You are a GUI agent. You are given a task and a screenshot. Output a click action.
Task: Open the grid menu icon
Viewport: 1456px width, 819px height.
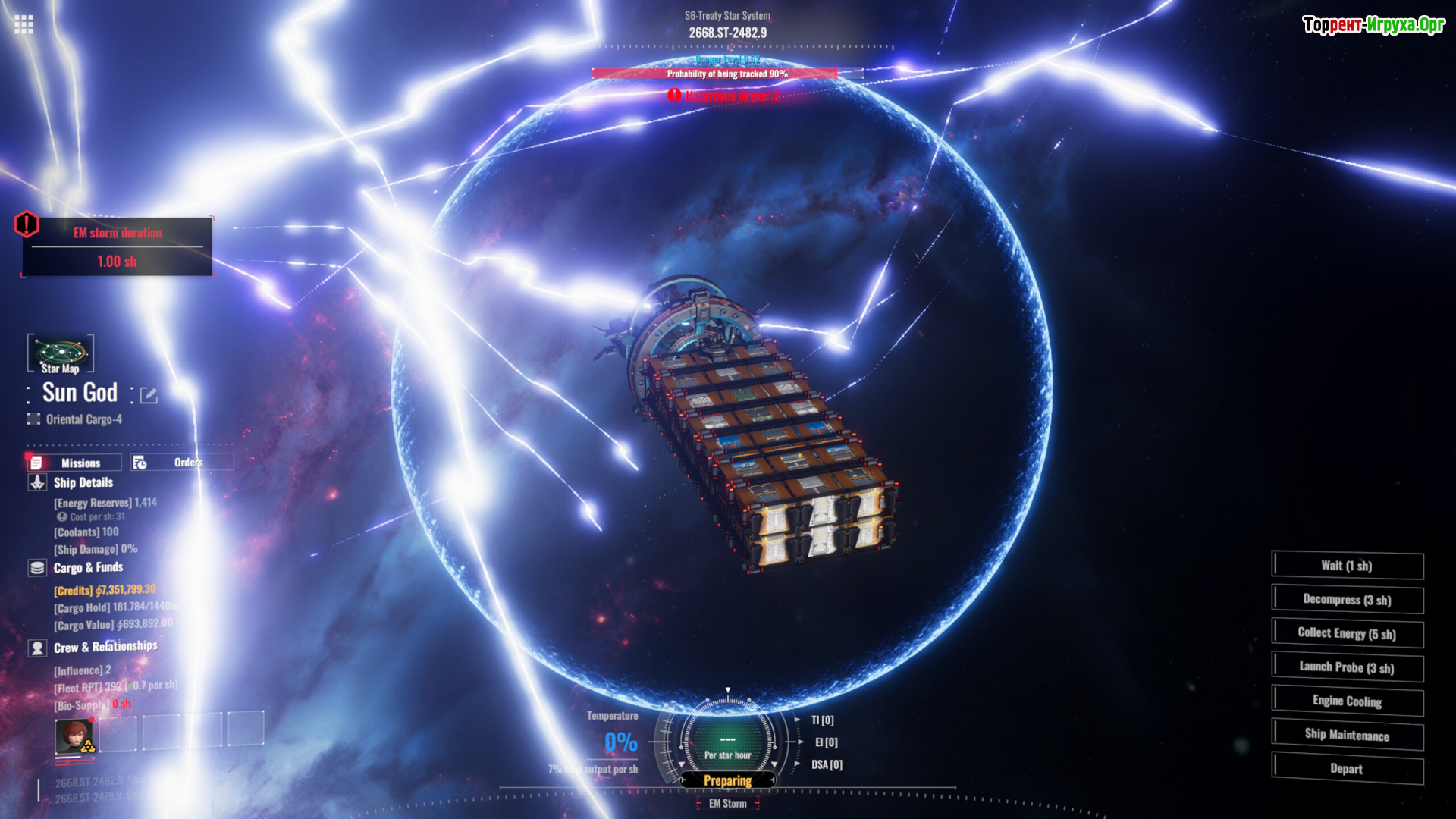click(24, 24)
